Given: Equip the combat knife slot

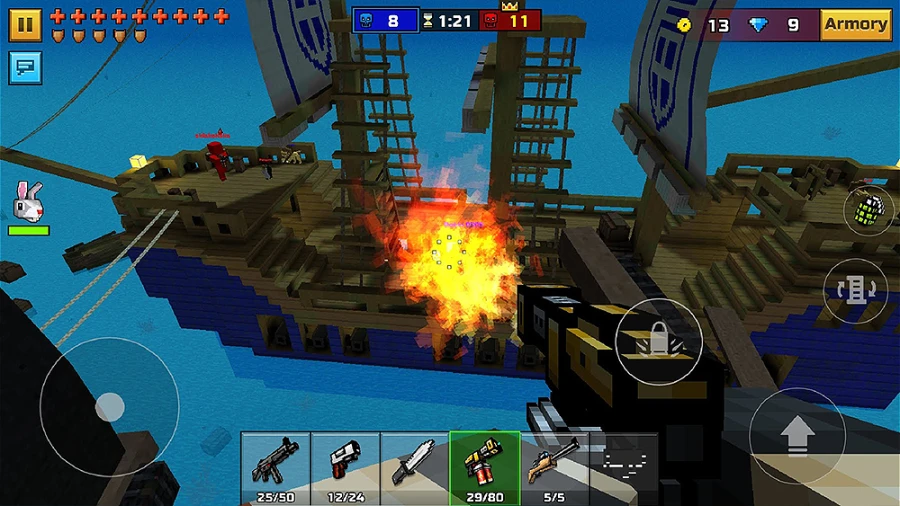Looking at the screenshot, I should click(414, 465).
